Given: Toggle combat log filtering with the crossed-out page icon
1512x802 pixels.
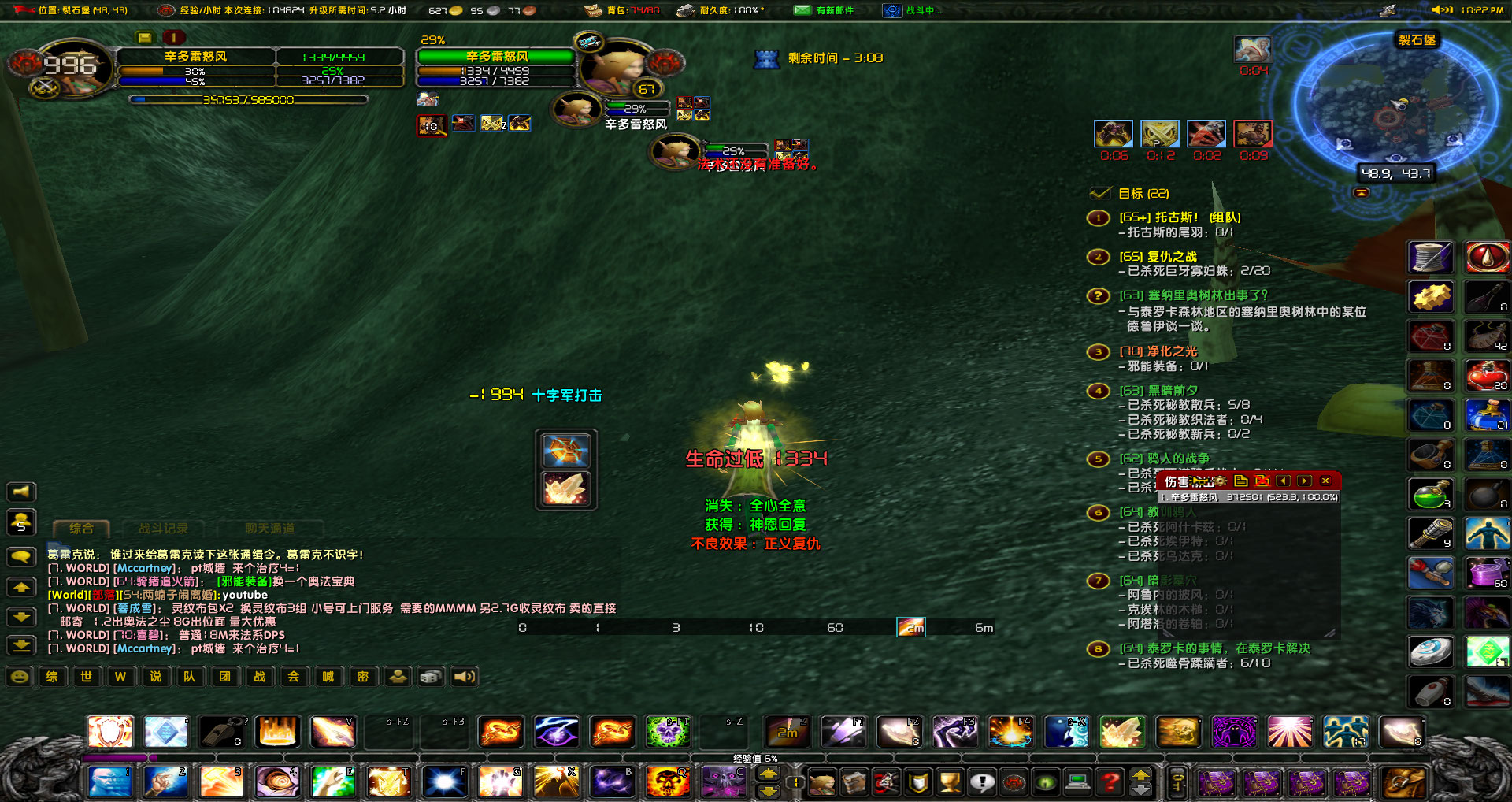Looking at the screenshot, I should pyautogui.click(x=1262, y=481).
